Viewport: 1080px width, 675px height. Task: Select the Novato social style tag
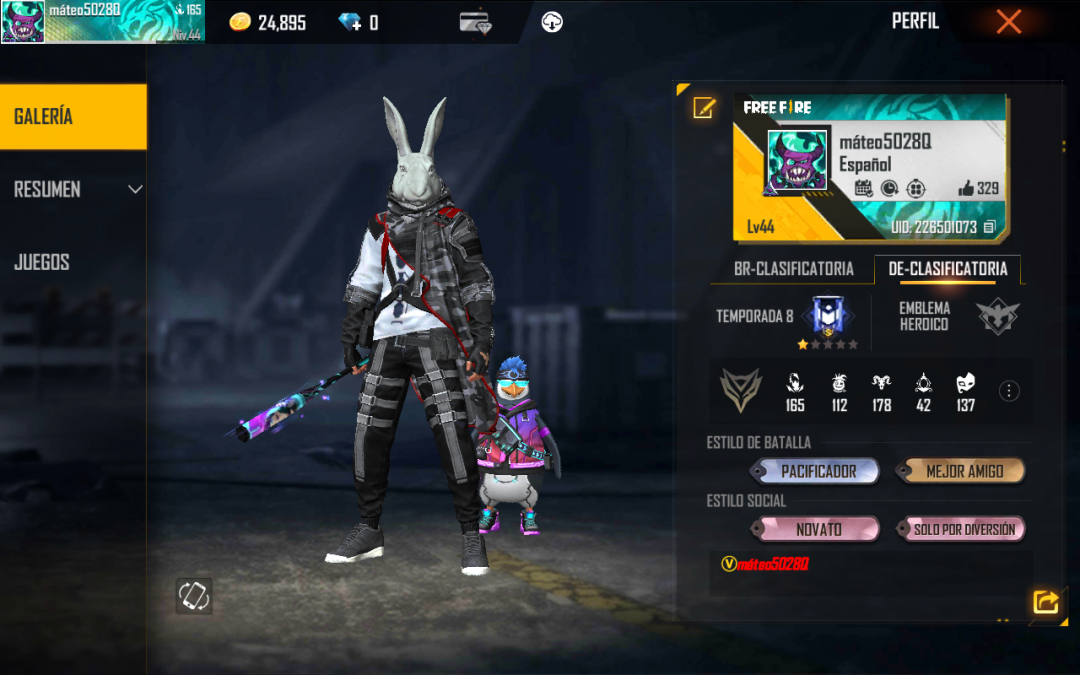(x=818, y=529)
